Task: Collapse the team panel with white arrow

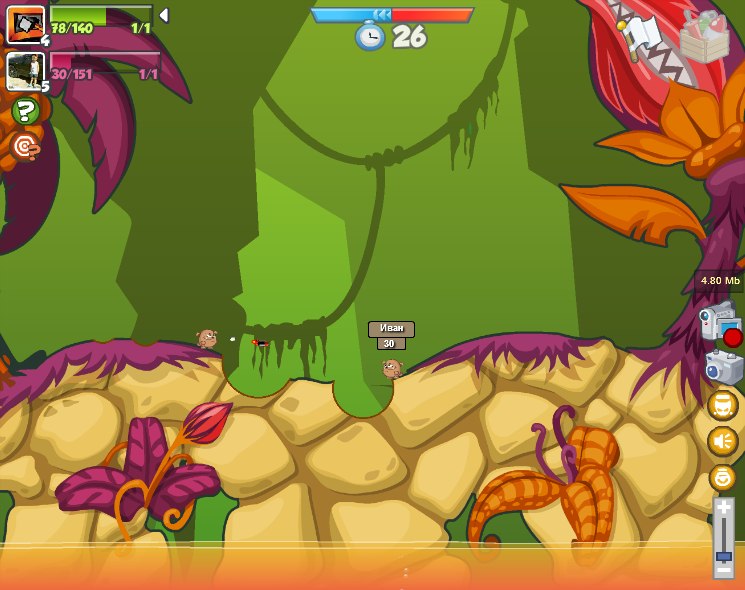Action: (164, 15)
